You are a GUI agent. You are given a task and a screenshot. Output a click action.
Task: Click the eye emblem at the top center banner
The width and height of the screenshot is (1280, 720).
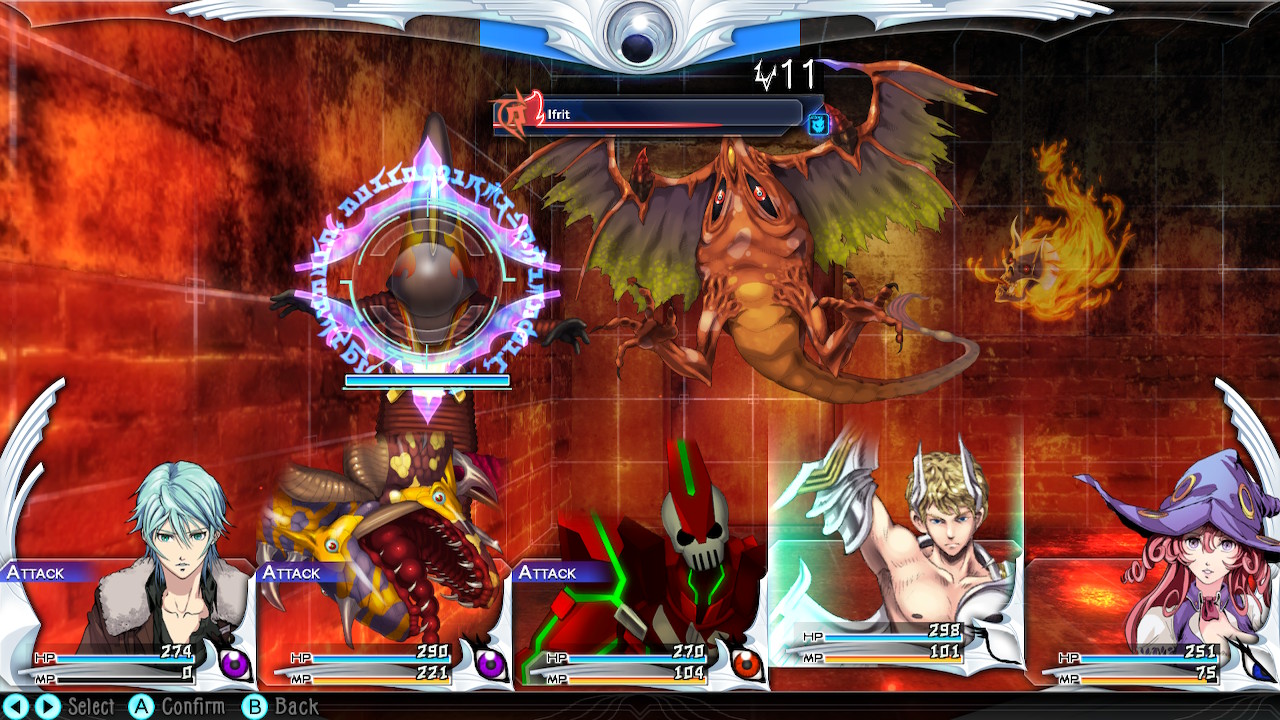(640, 30)
